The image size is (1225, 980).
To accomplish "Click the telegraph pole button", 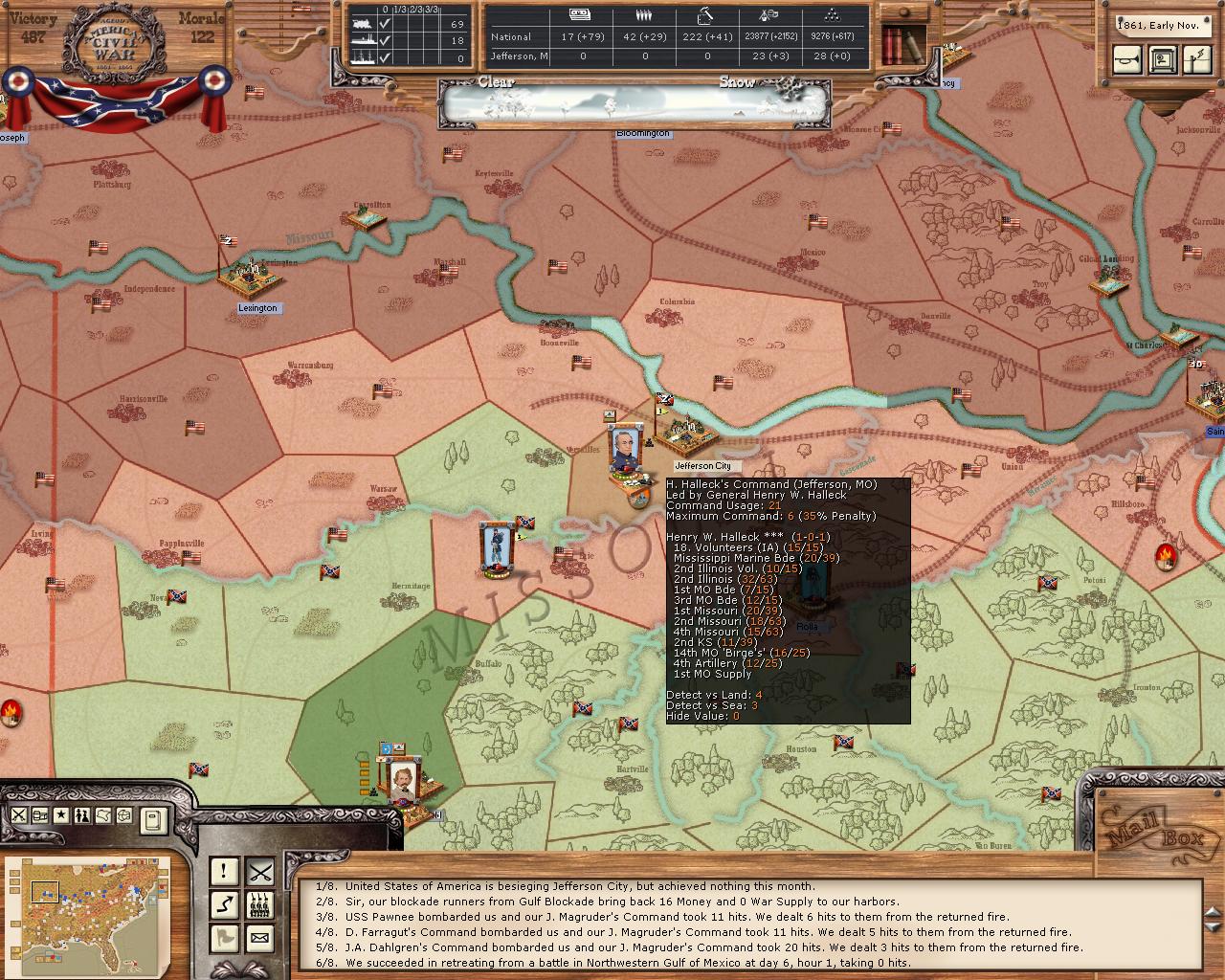I will (1196, 60).
